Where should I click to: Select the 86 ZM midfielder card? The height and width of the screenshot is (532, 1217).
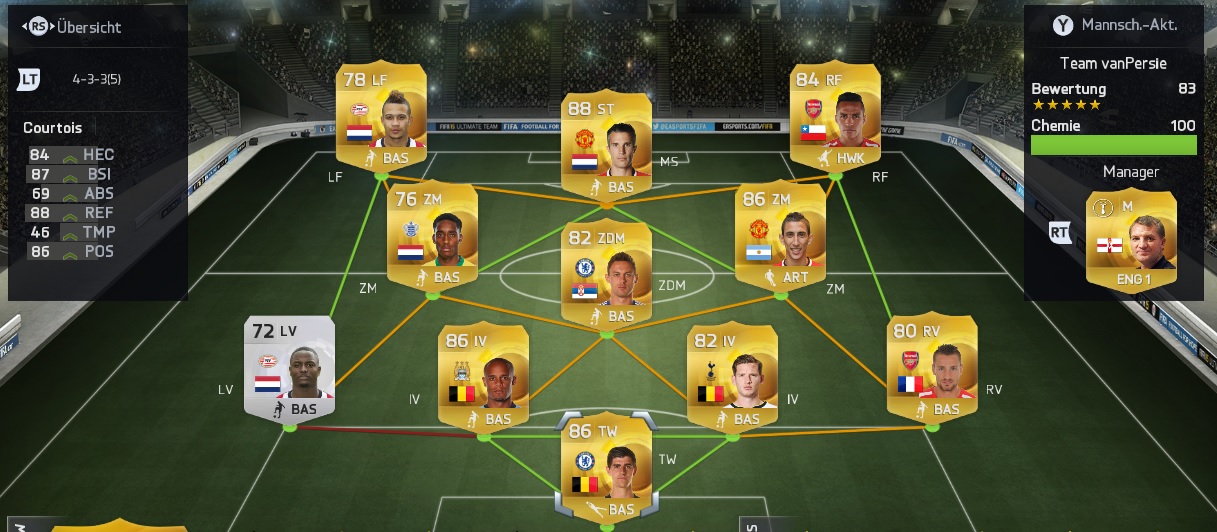tap(780, 236)
